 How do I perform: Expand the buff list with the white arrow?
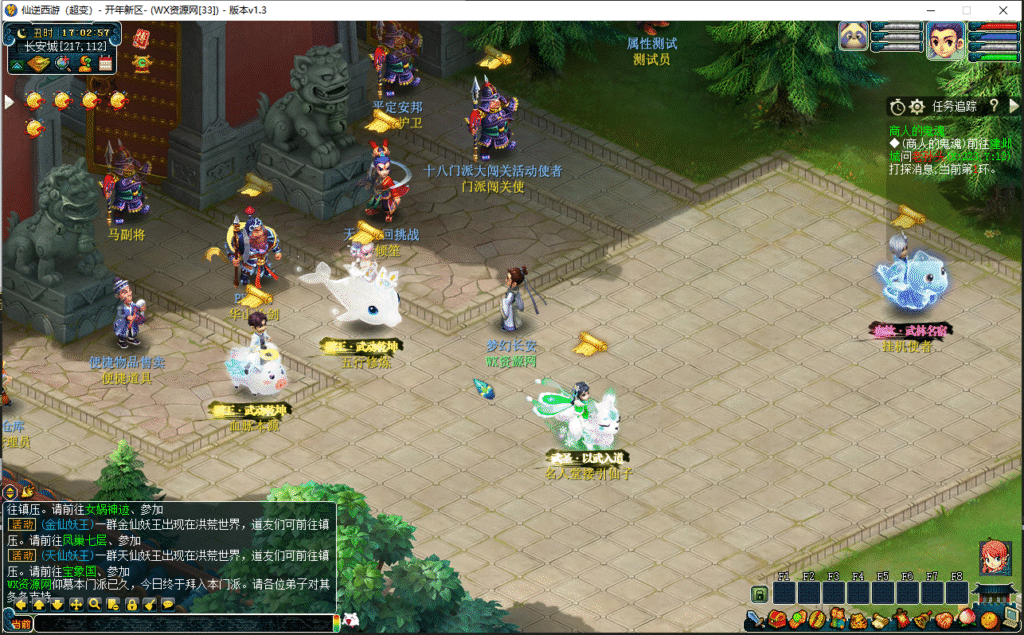(9, 101)
